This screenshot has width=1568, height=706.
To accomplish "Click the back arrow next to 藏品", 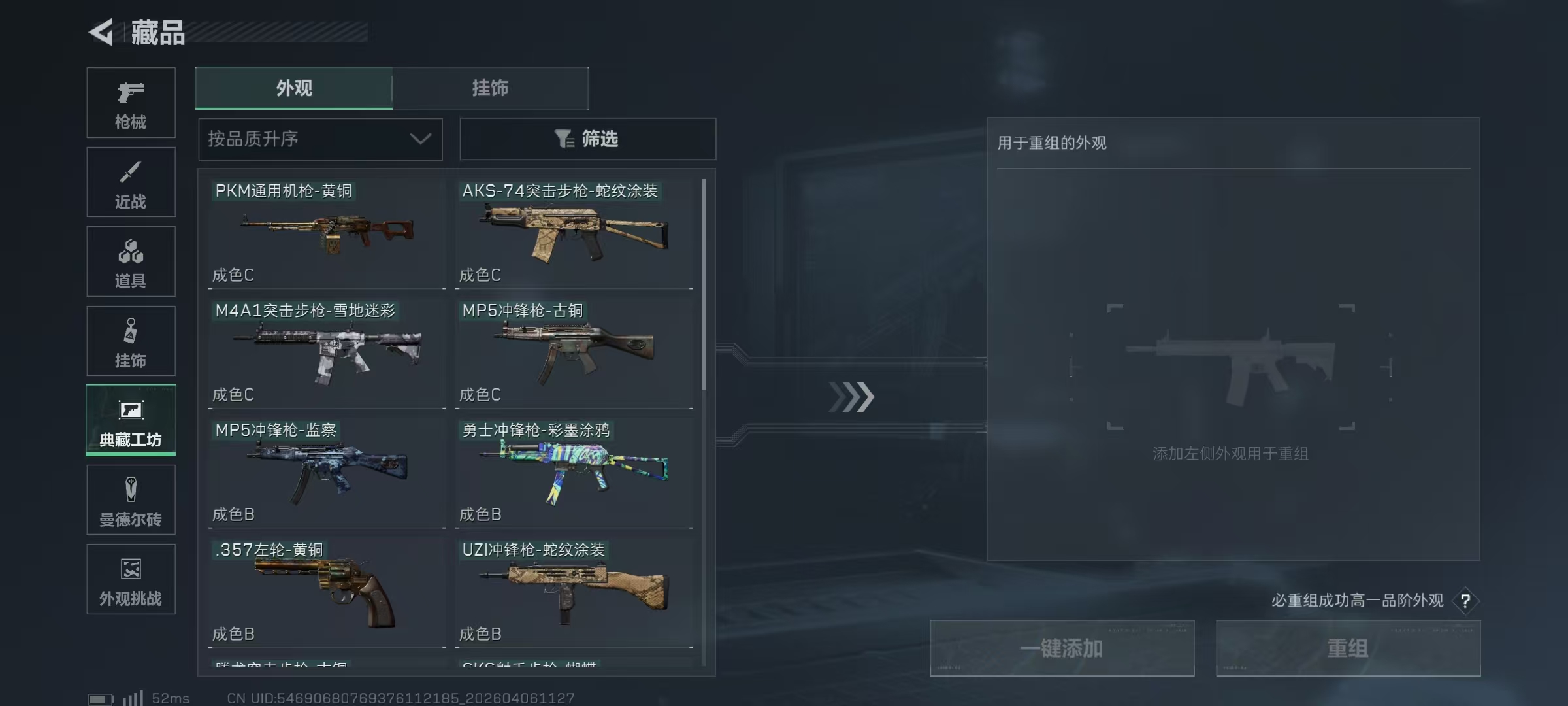I will 101,33.
